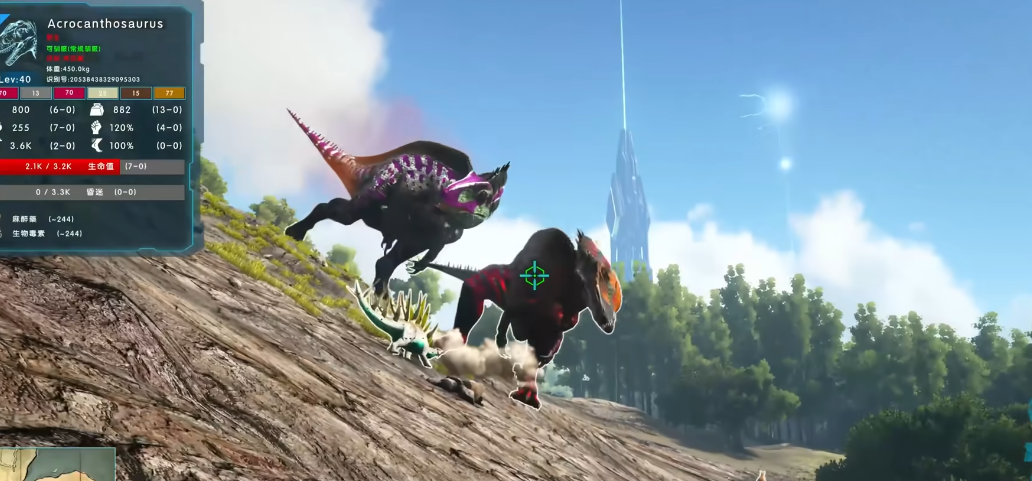Select the brown color region swatch 15

(136, 93)
